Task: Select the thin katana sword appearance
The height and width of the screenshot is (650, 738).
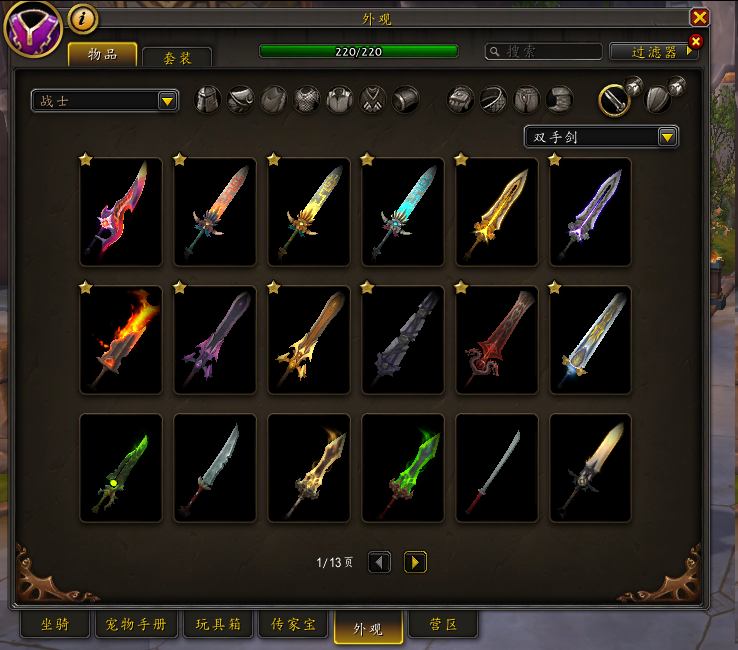Action: point(497,468)
